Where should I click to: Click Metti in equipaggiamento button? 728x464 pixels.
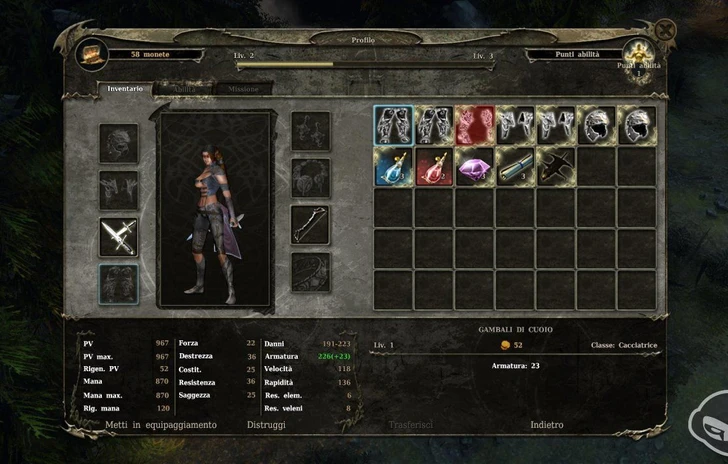[x=161, y=425]
